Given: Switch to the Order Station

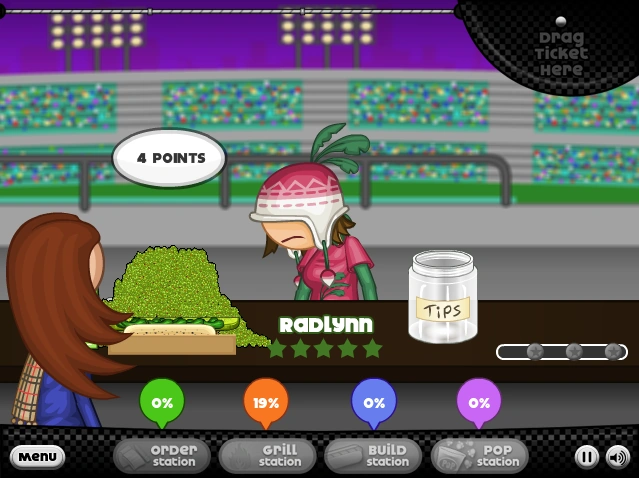Looking at the screenshot, I should pyautogui.click(x=162, y=456).
